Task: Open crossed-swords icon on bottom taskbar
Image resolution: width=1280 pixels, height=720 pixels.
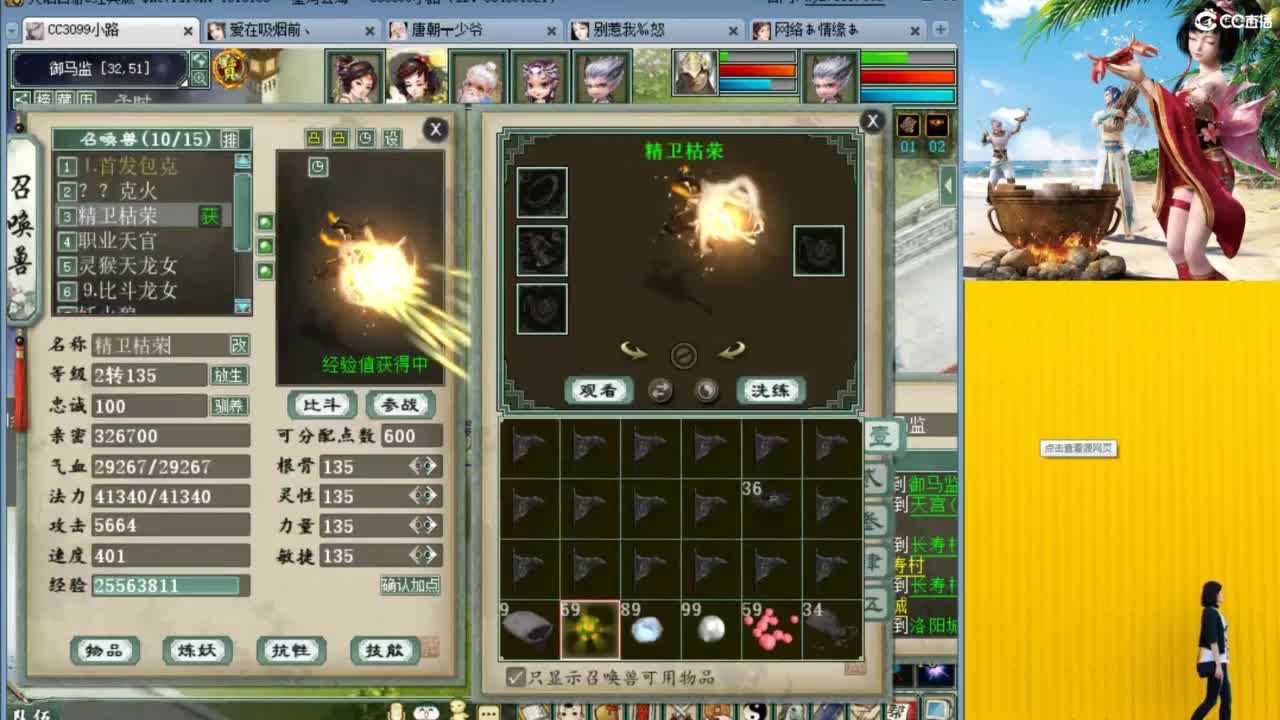Action: 680,710
